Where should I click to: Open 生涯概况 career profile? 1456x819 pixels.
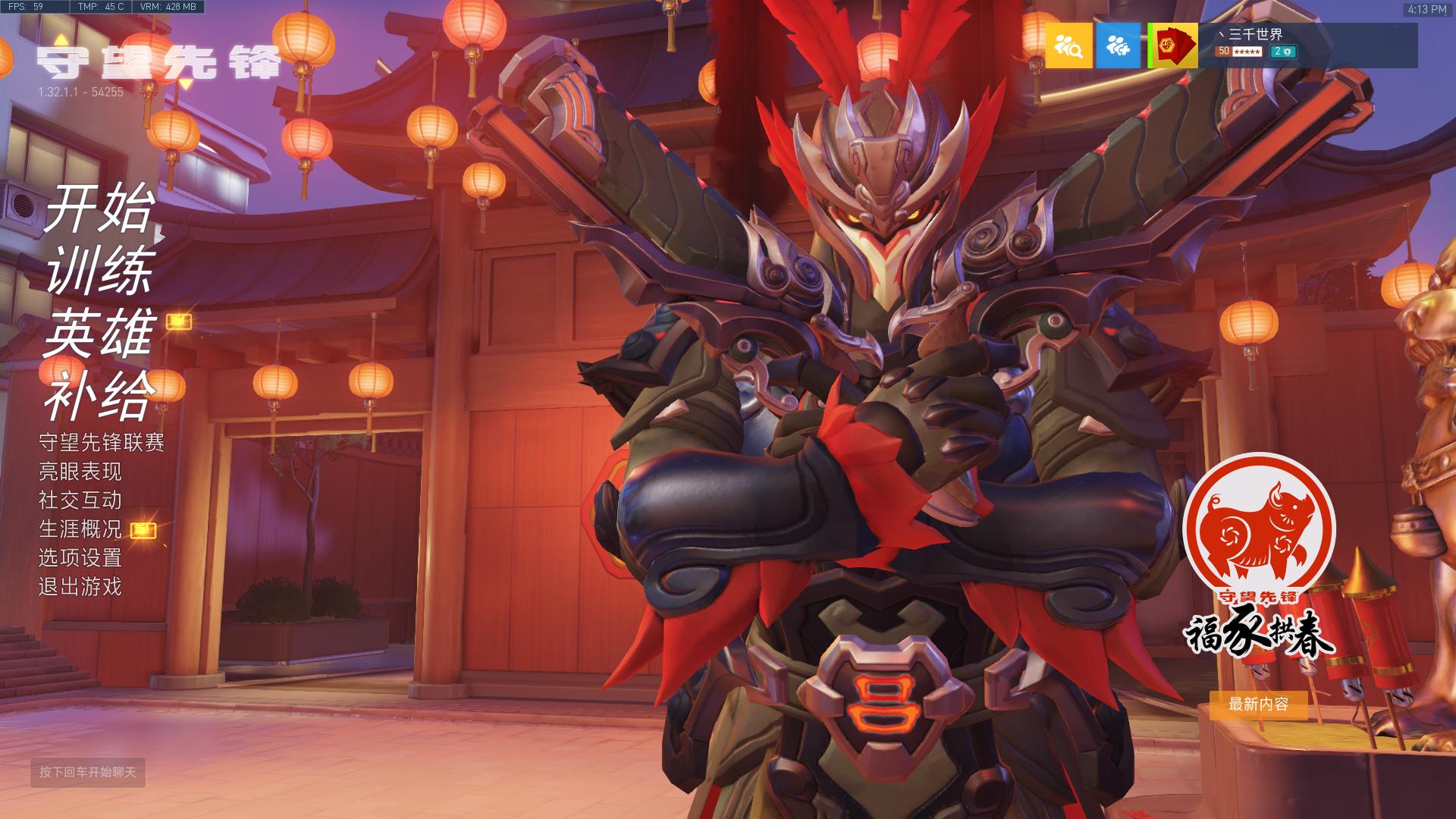point(80,529)
